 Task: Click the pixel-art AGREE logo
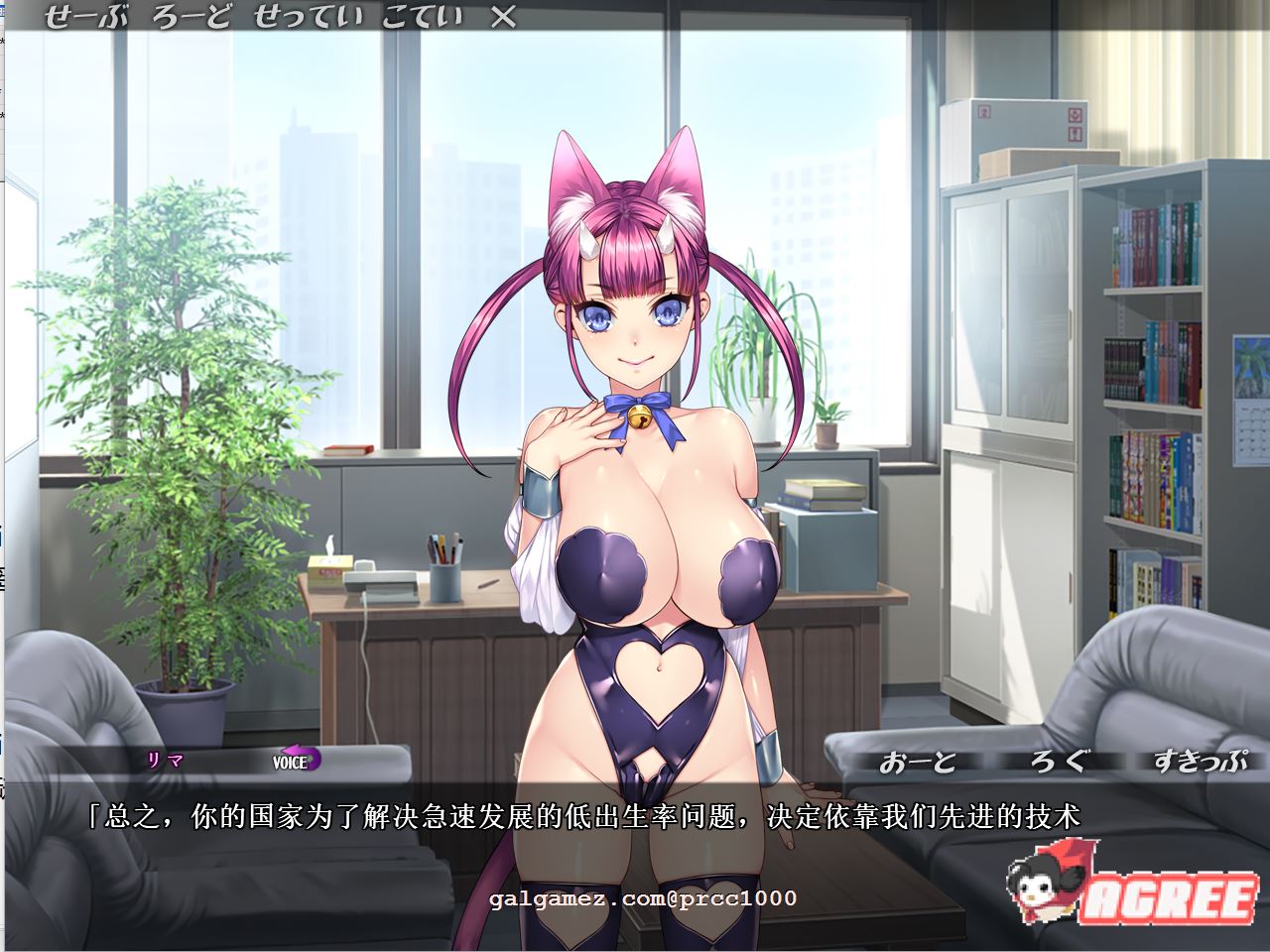[1171, 900]
